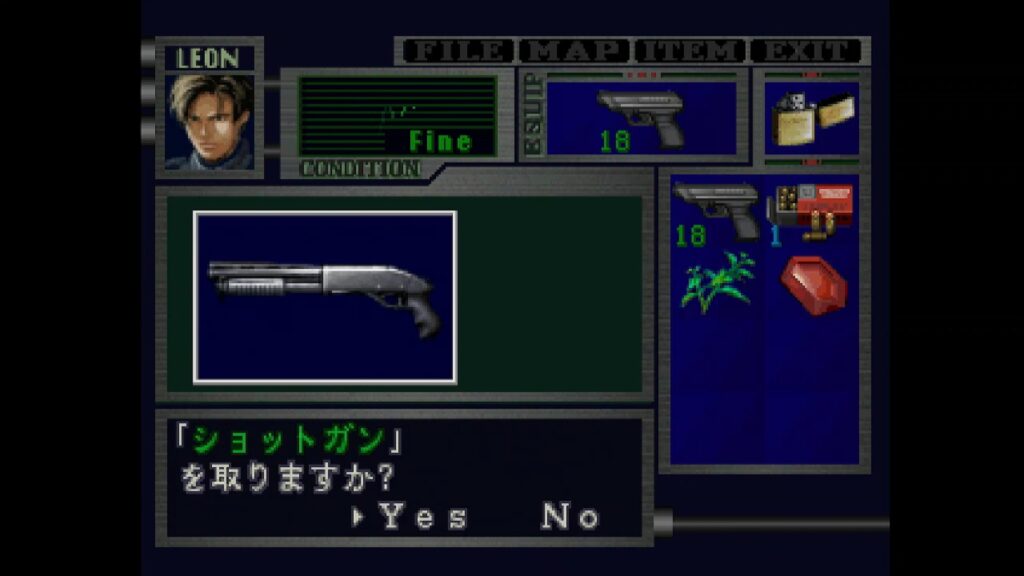
Task: Select the red jewel slot
Action: [x=812, y=283]
